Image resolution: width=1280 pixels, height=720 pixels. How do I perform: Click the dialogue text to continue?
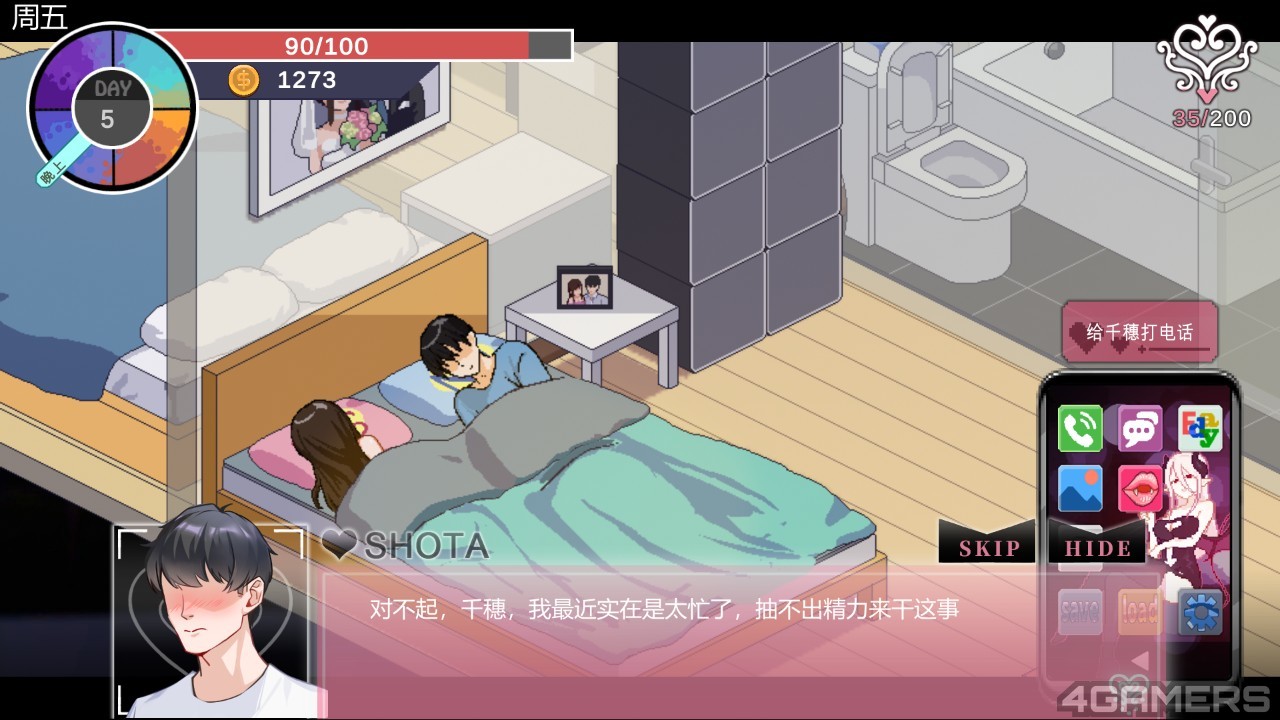coord(664,608)
